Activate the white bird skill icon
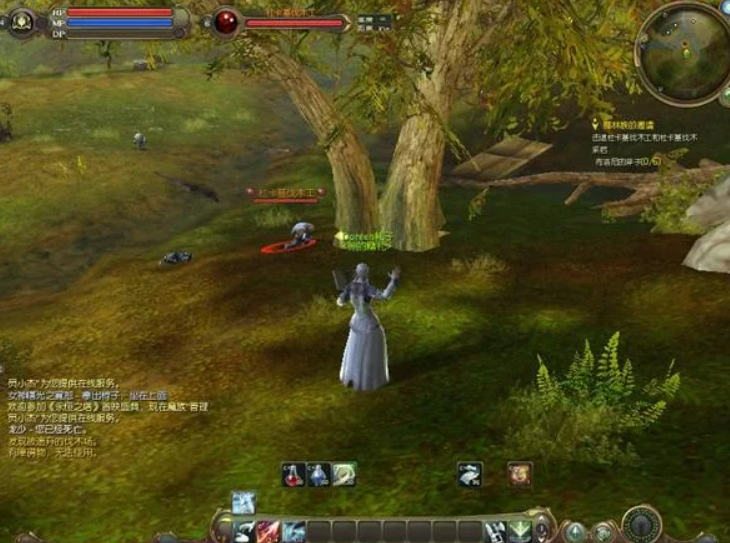This screenshot has height=543, width=730. click(x=470, y=474)
